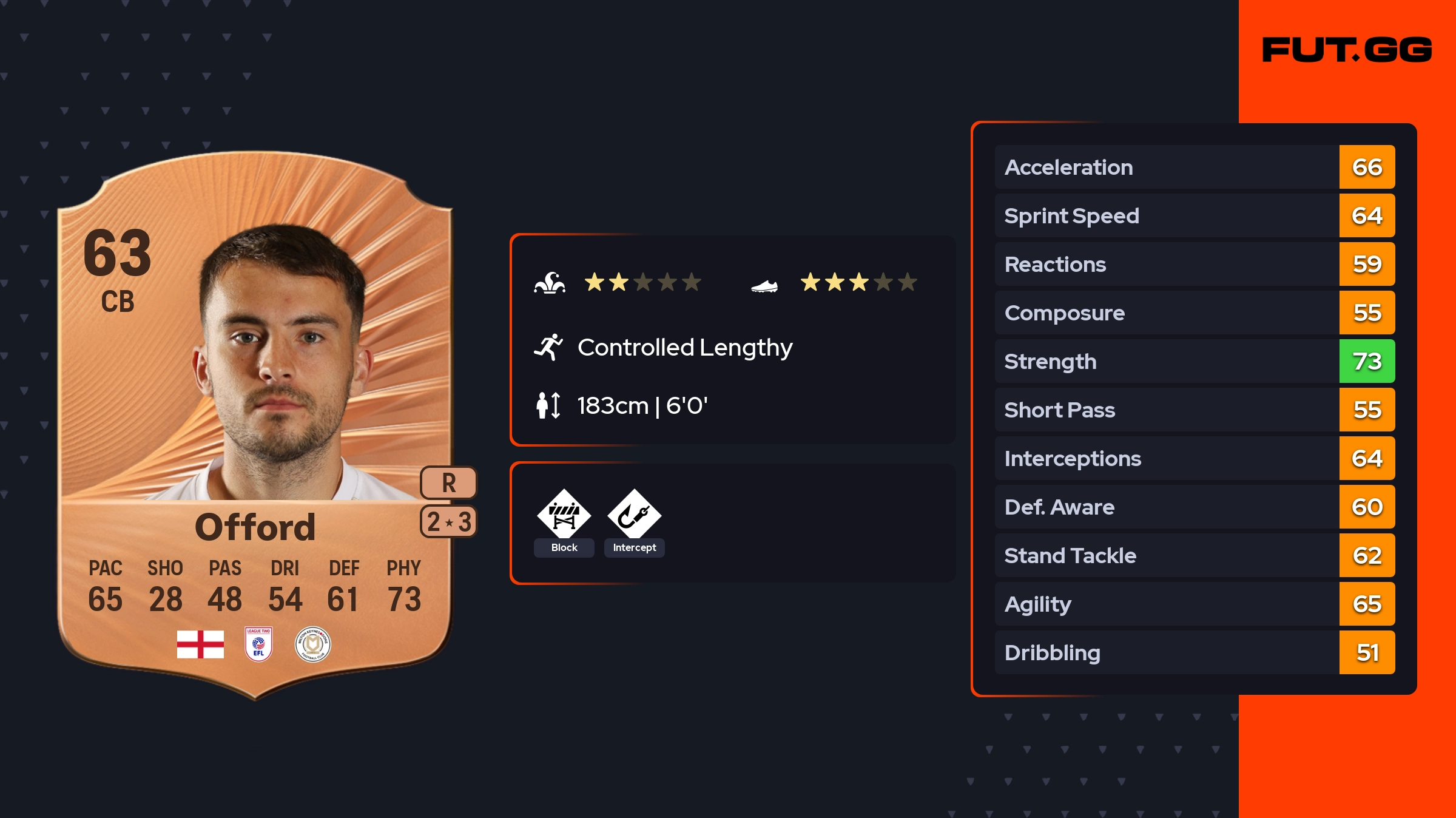Screen dimensions: 1456x818
Task: Click the Dribbling stat row
Action: coord(1194,652)
